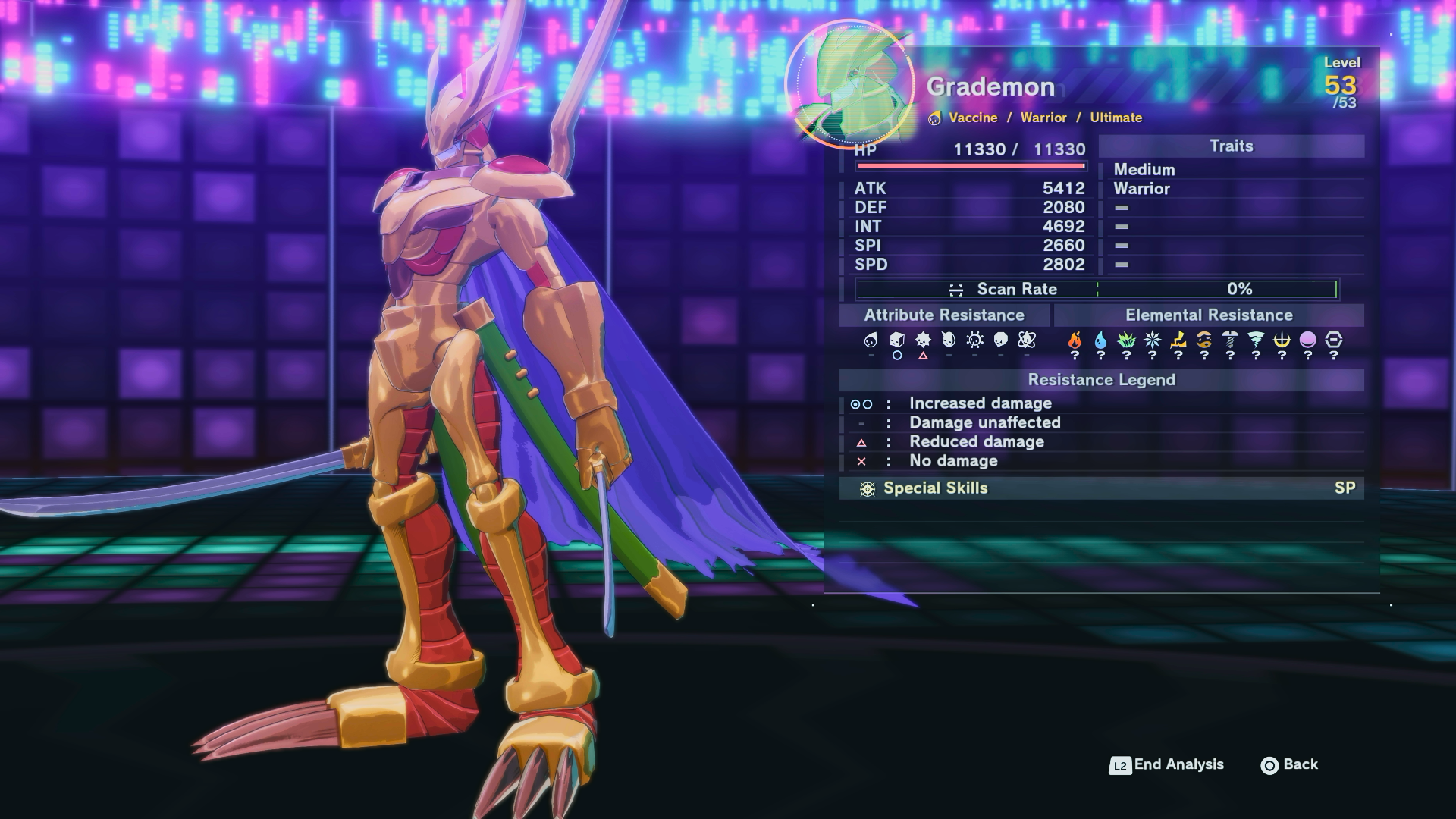Viewport: 1456px width, 819px height.
Task: Select the water droplet resistance icon
Action: pyautogui.click(x=1100, y=340)
